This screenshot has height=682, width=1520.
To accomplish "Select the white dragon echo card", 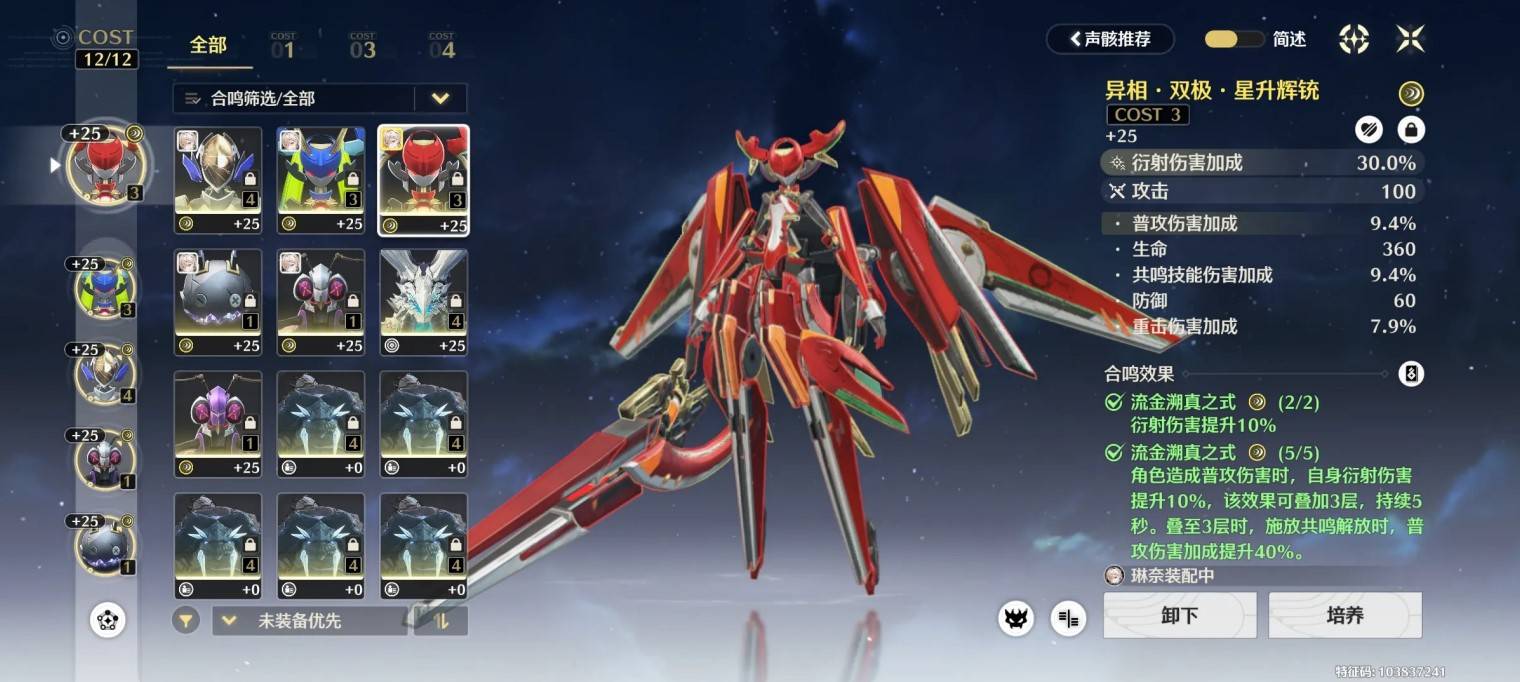I will coord(423,302).
